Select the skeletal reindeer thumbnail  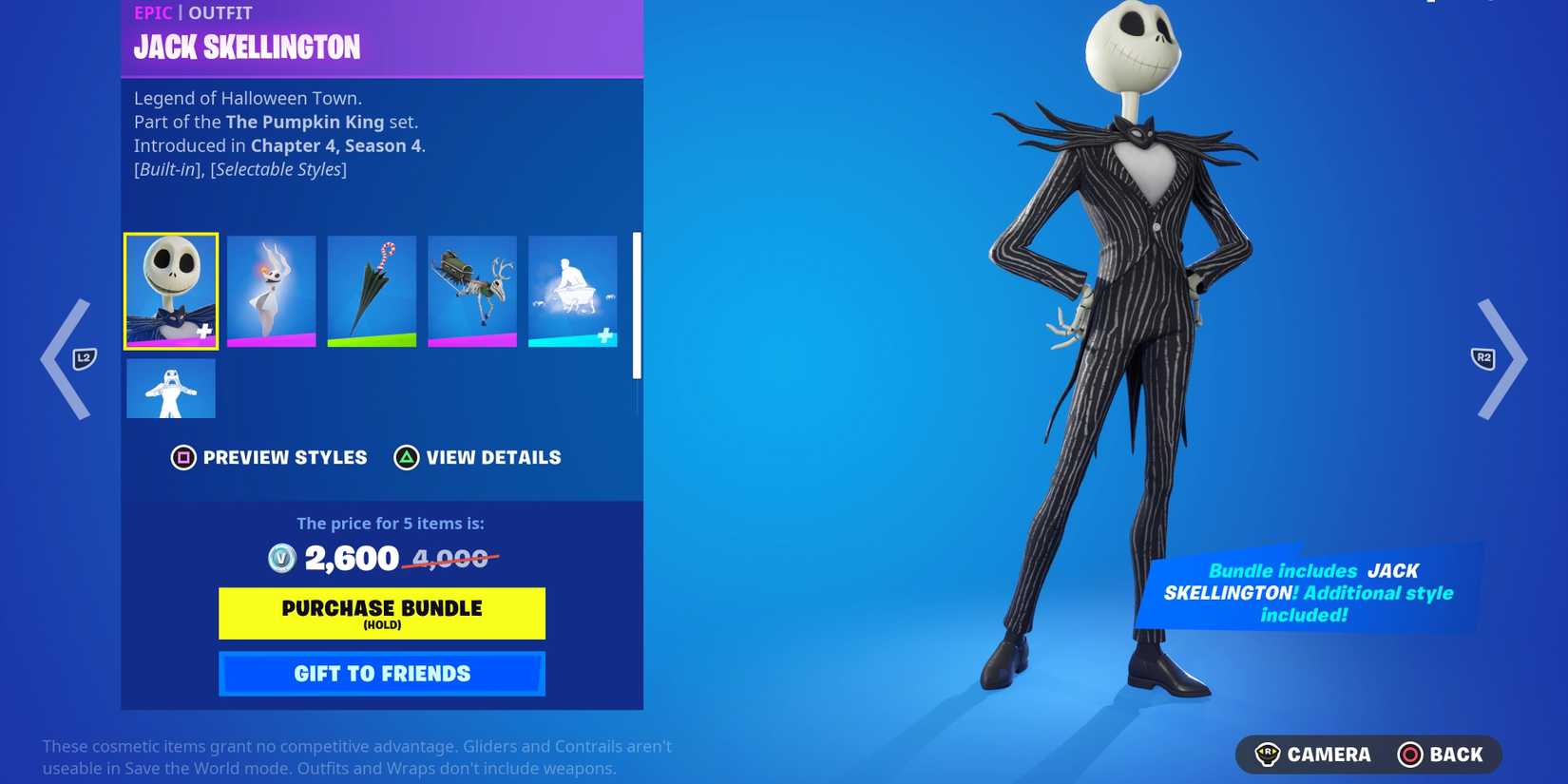click(x=472, y=290)
